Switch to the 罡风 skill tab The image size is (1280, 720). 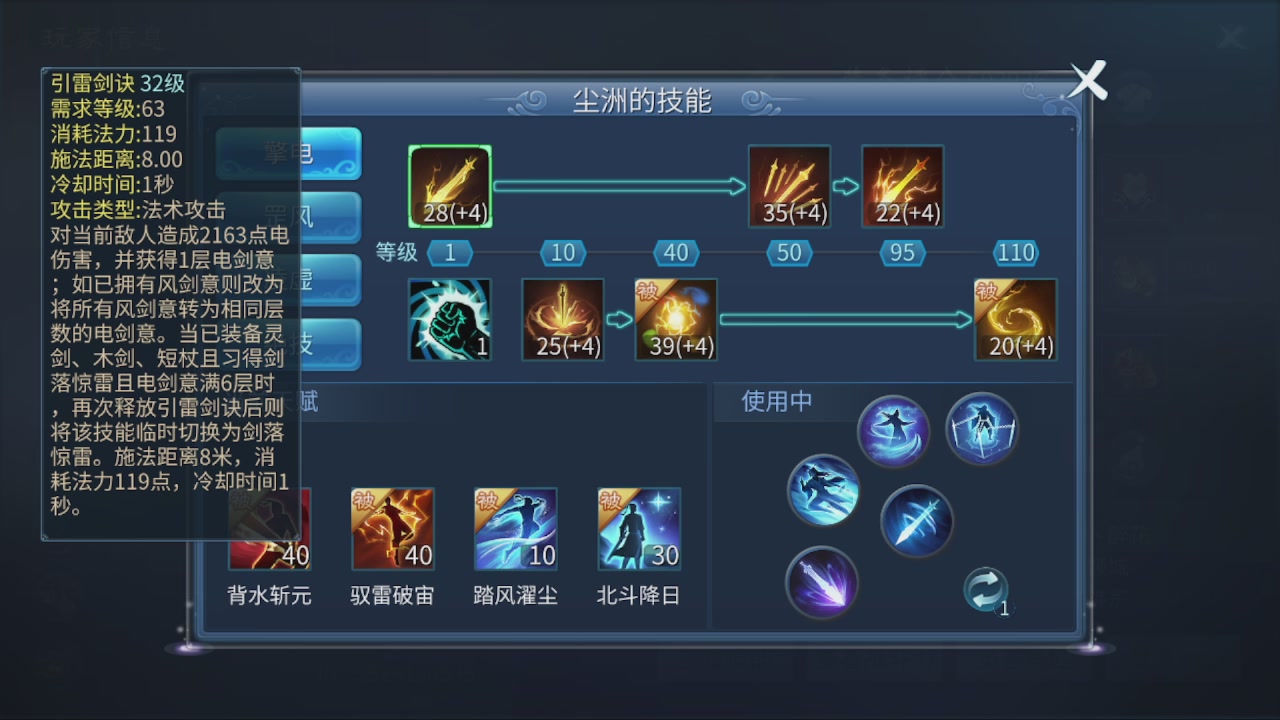click(x=289, y=218)
